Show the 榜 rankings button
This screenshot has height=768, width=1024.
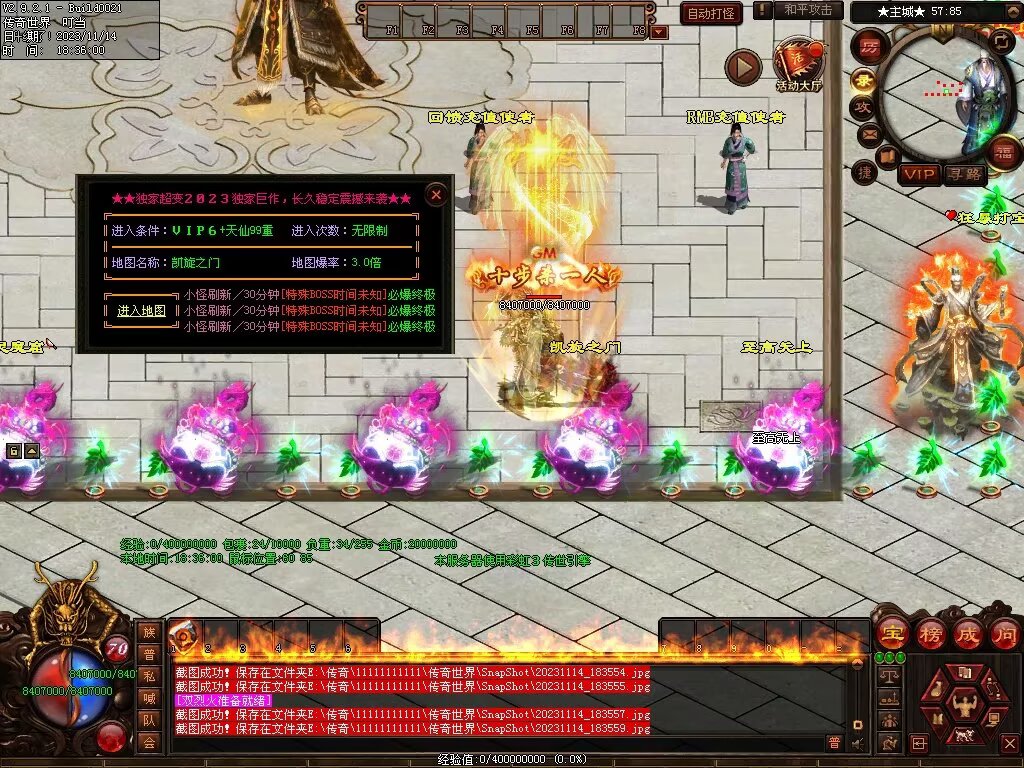(930, 633)
